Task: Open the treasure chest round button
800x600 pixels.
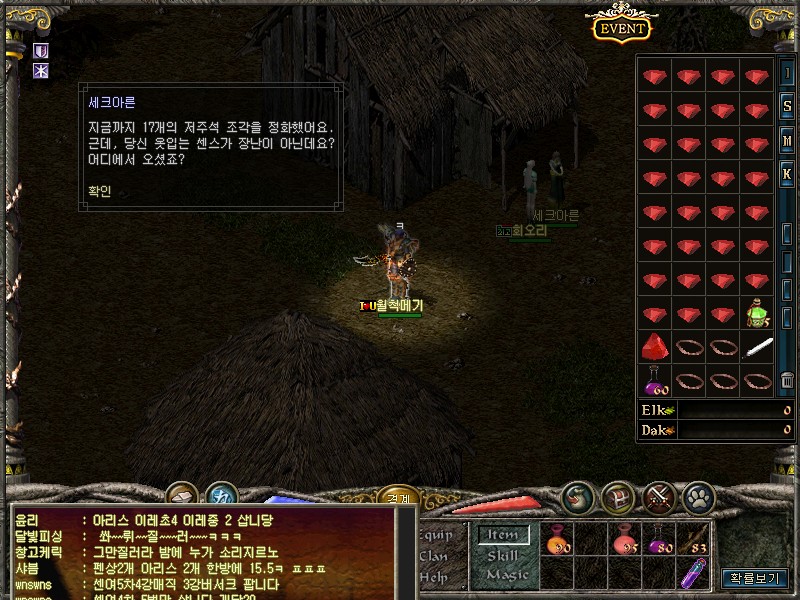Action: [619, 497]
